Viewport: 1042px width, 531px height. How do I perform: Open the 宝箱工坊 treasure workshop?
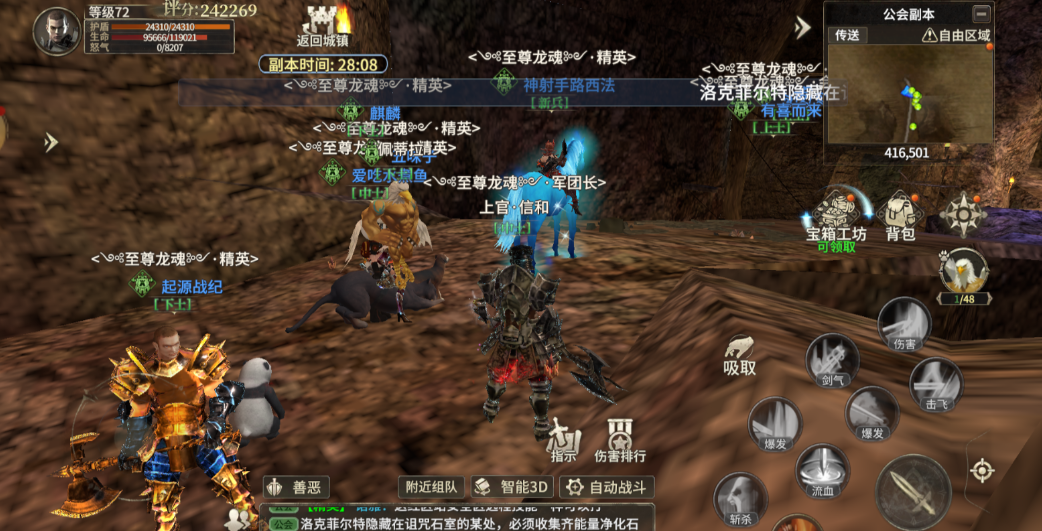(x=836, y=214)
